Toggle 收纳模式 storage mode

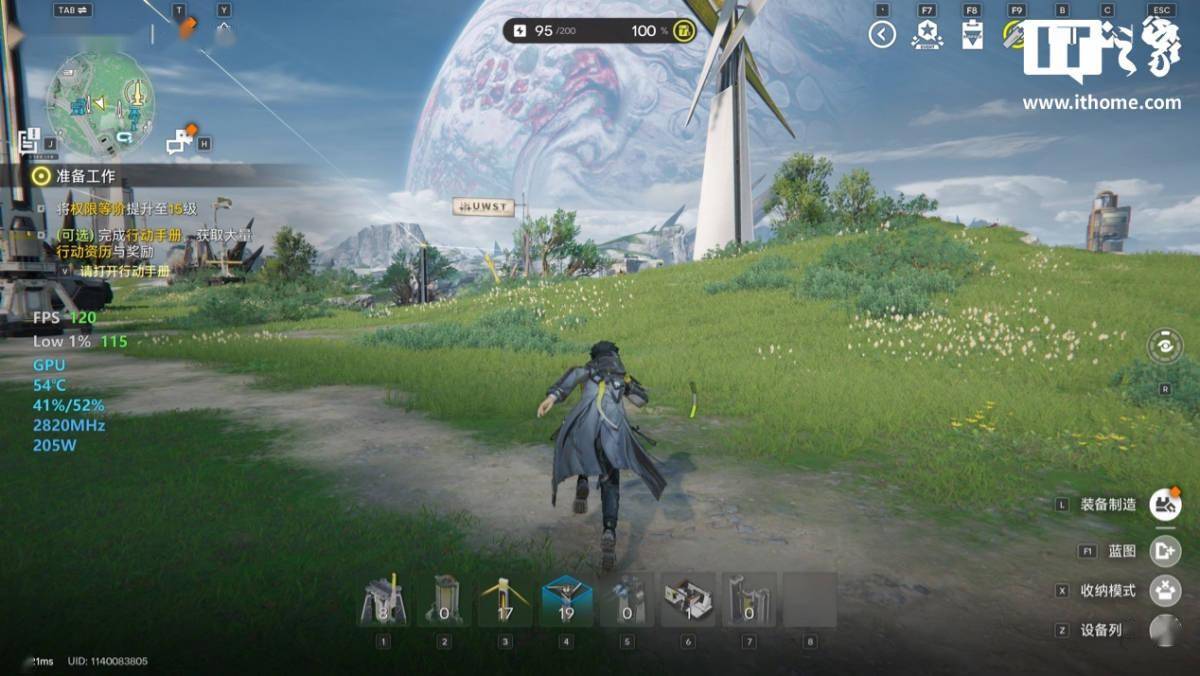tap(1164, 591)
